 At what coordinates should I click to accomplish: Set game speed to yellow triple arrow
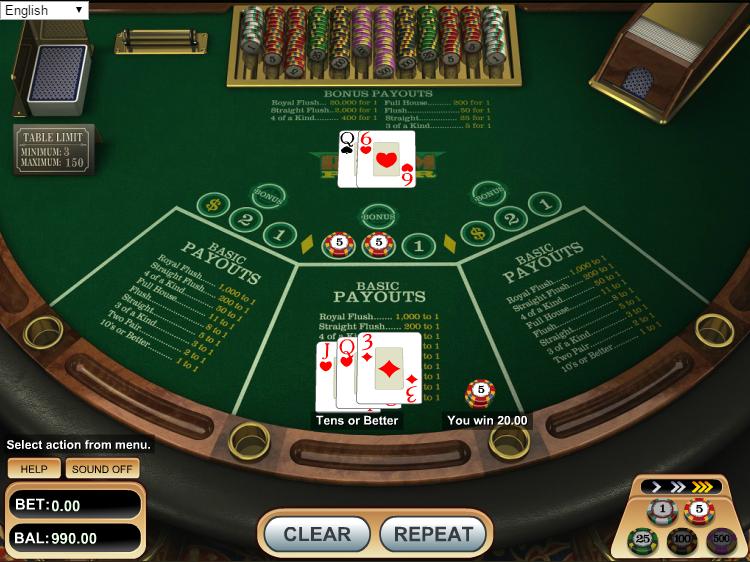click(x=701, y=488)
